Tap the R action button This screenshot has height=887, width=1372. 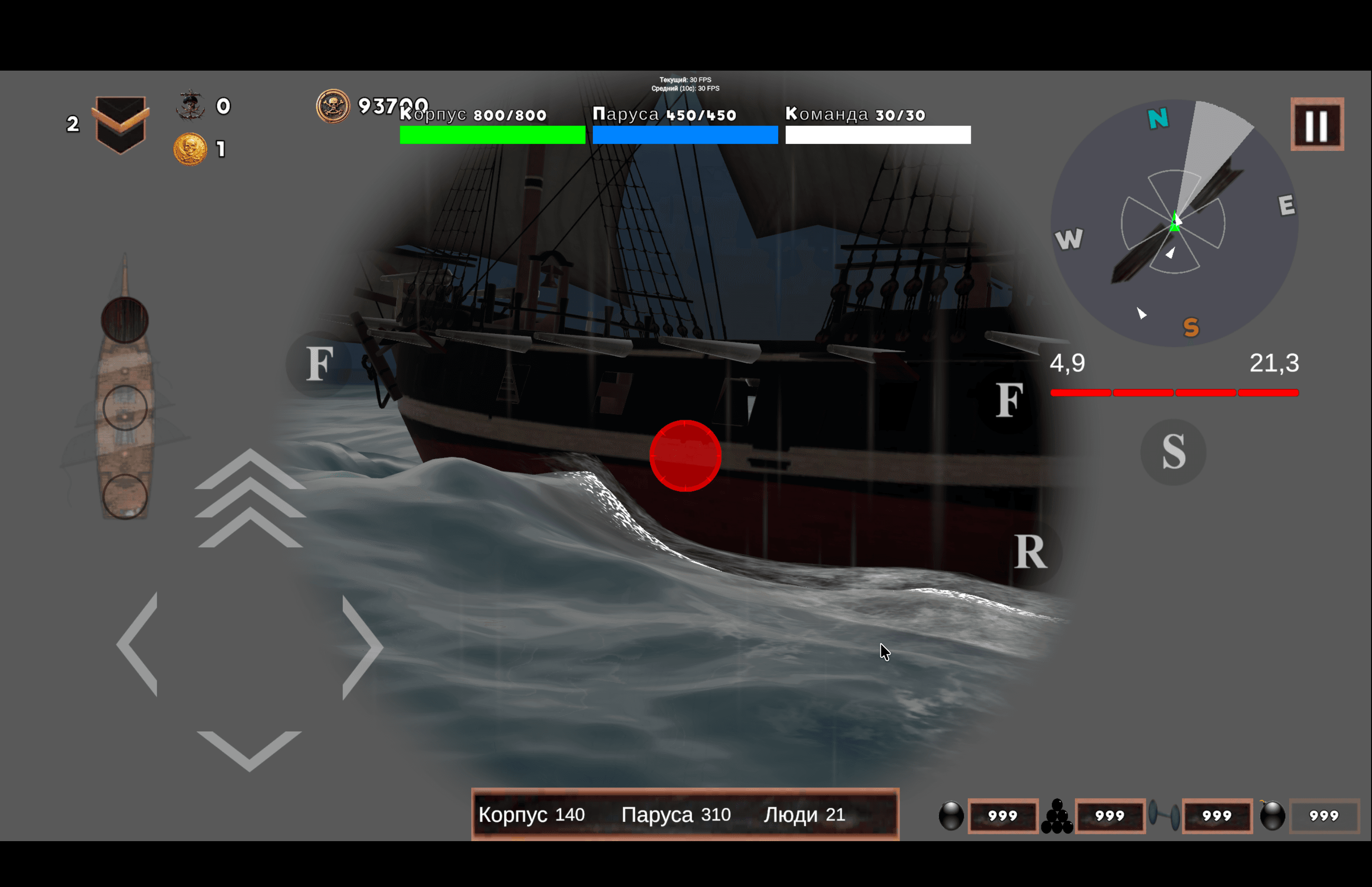pyautogui.click(x=1030, y=552)
